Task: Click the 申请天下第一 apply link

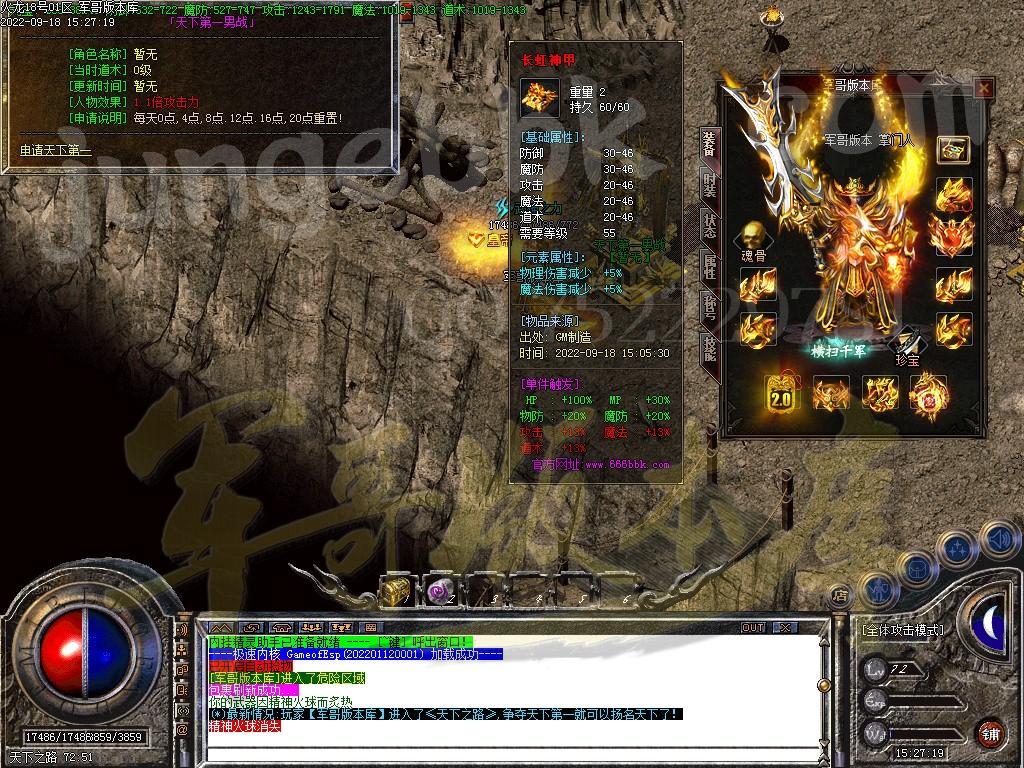Action: click(56, 151)
